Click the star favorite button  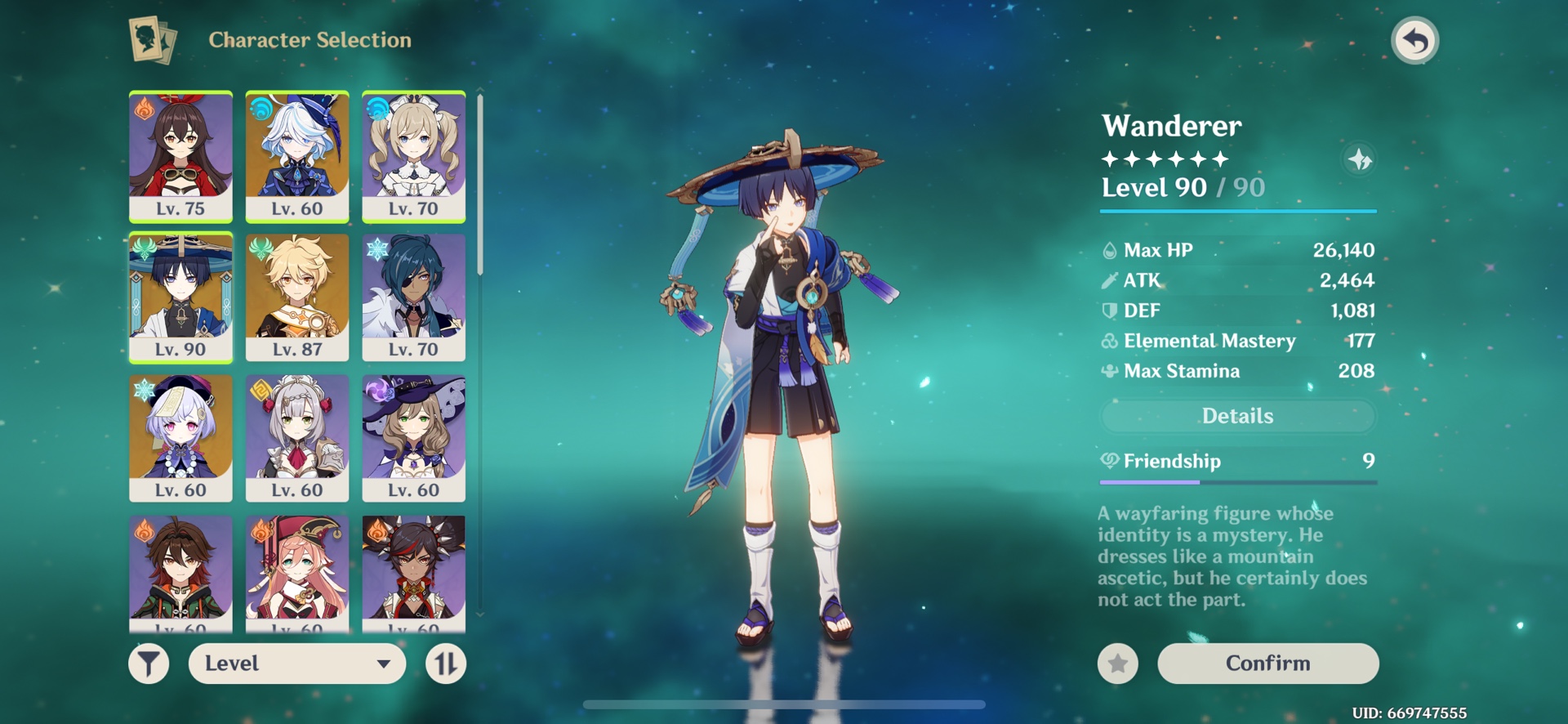click(1117, 664)
